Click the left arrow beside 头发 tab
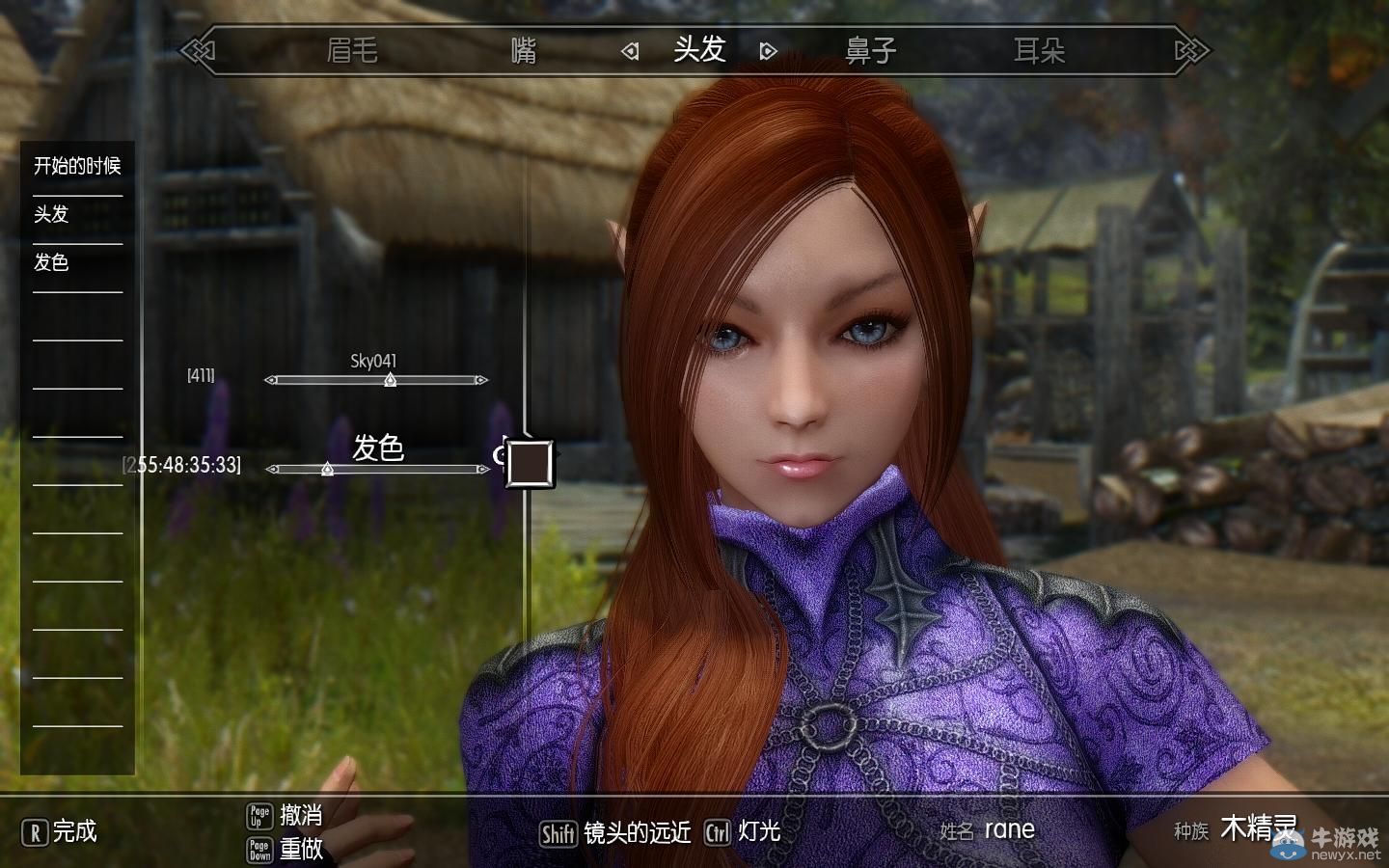 [630, 50]
